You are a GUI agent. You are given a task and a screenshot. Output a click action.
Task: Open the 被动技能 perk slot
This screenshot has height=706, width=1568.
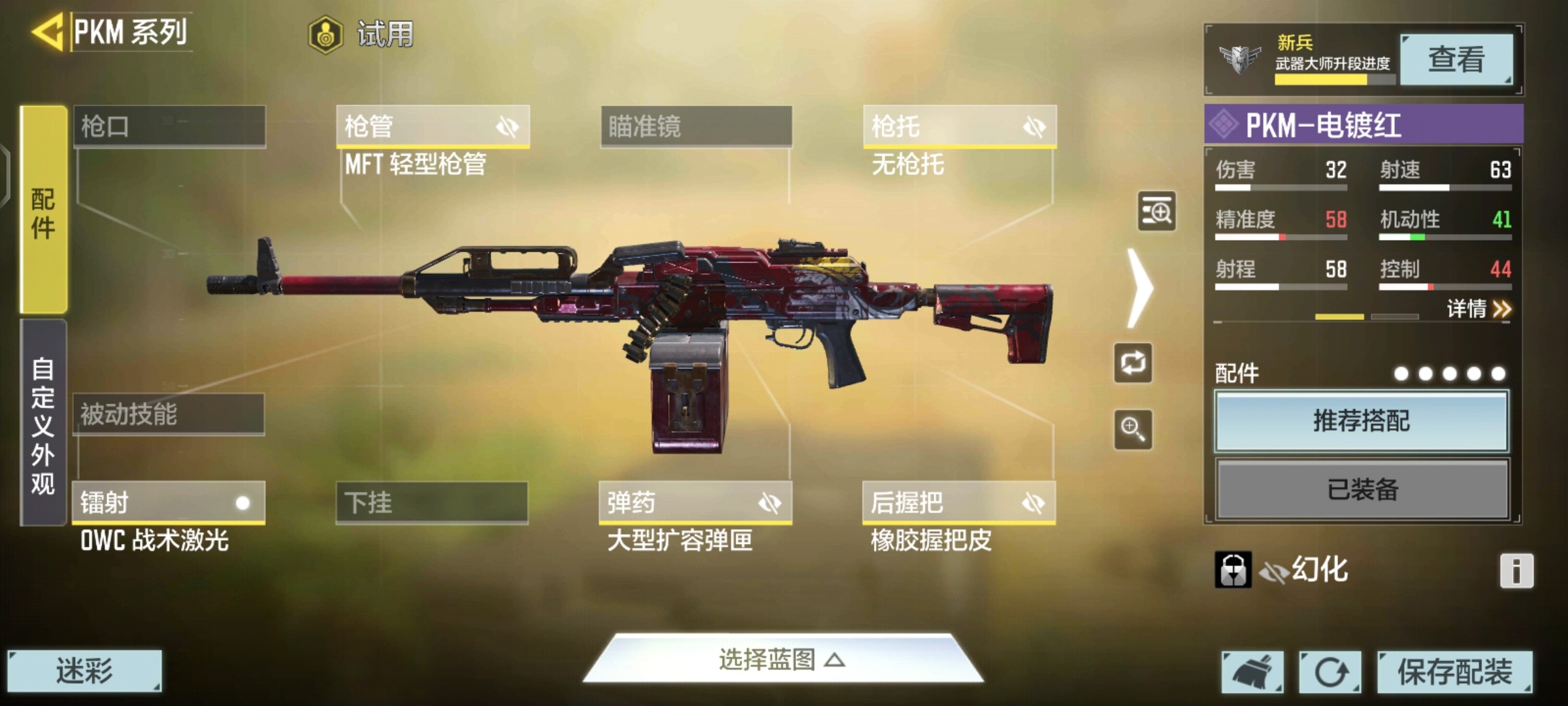pos(169,414)
